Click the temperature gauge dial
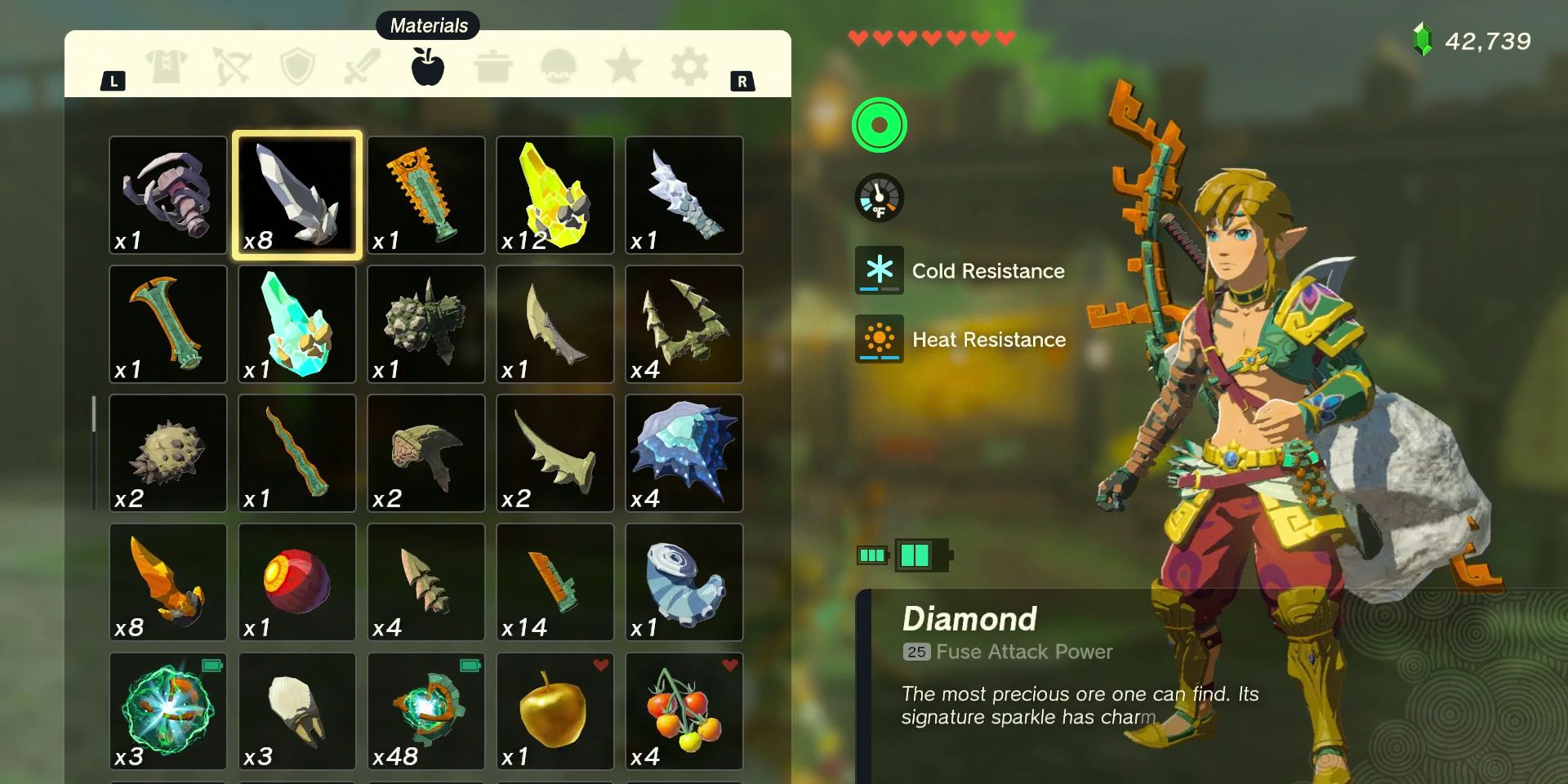Image resolution: width=1568 pixels, height=784 pixels. tap(880, 198)
